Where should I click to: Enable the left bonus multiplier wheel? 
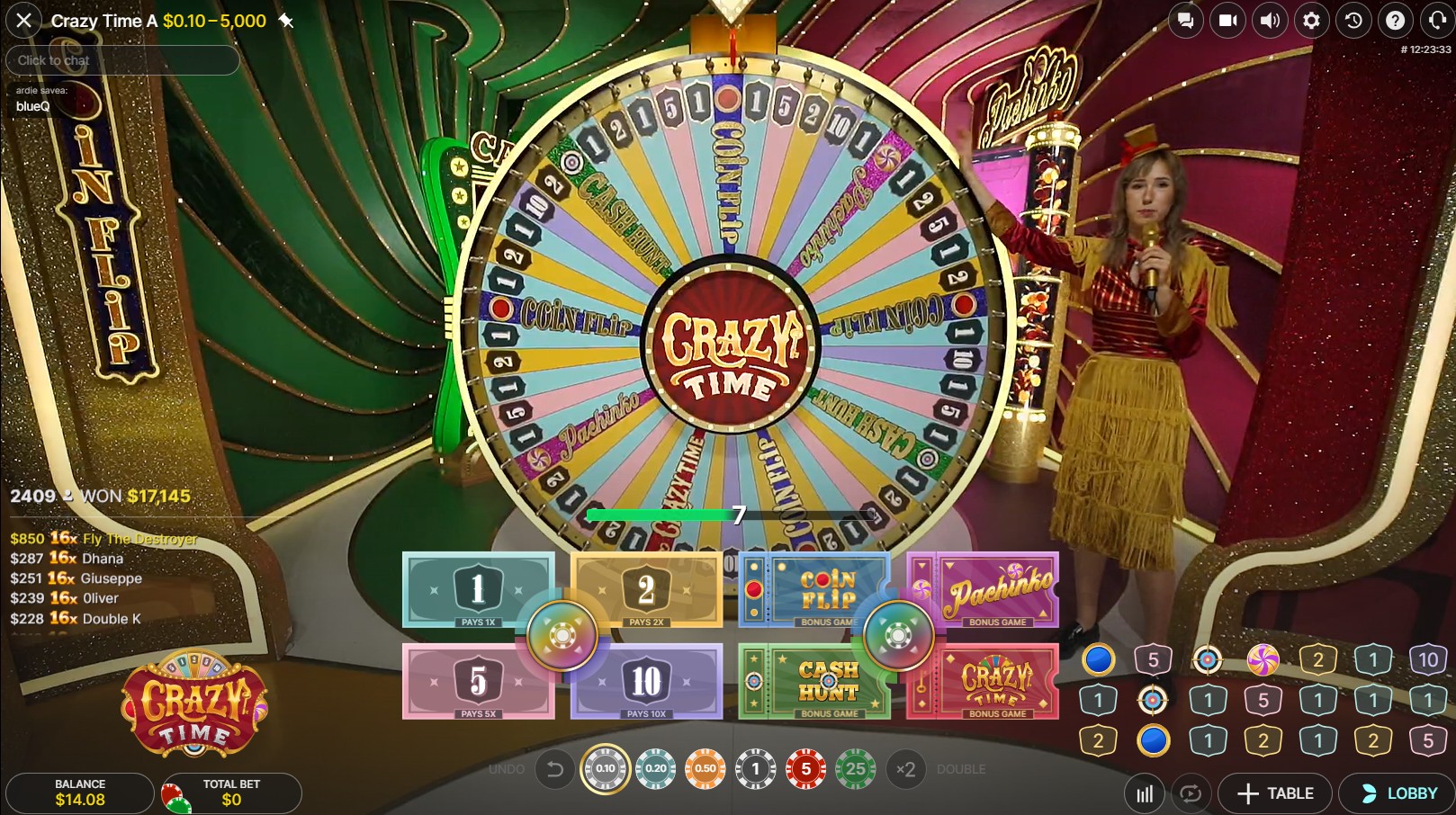pyautogui.click(x=562, y=634)
